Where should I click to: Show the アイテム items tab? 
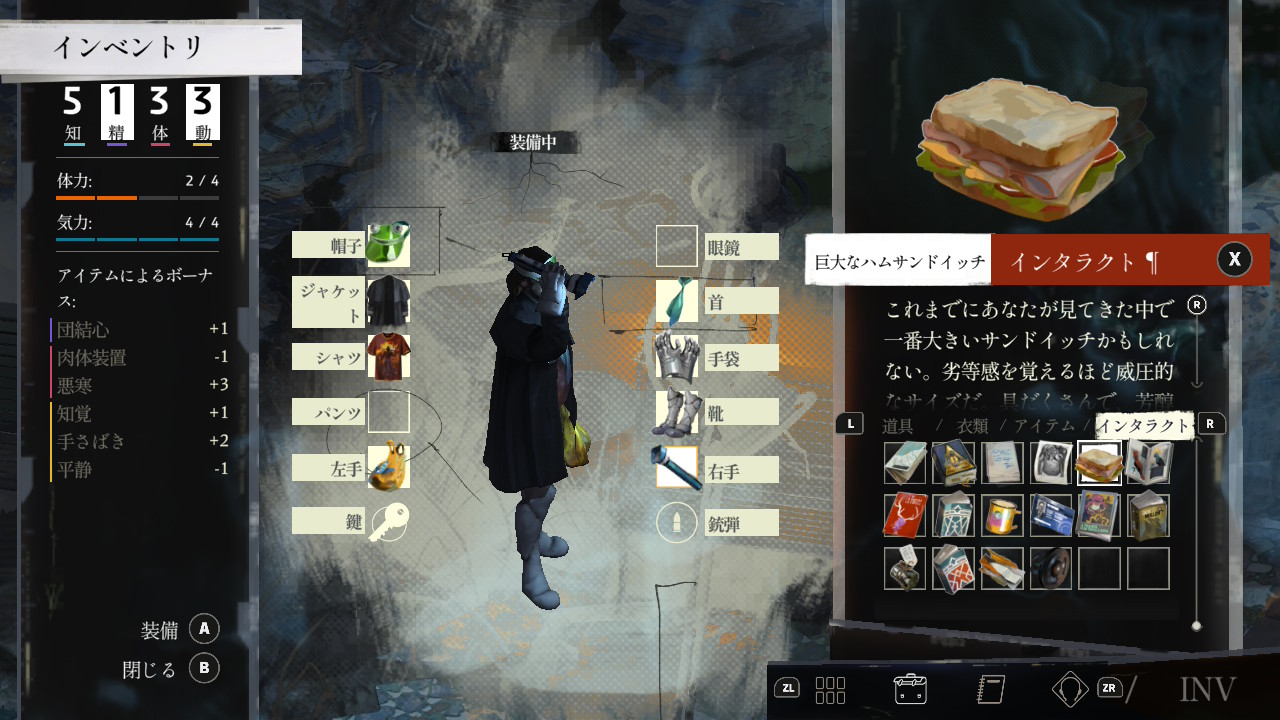tap(1045, 426)
